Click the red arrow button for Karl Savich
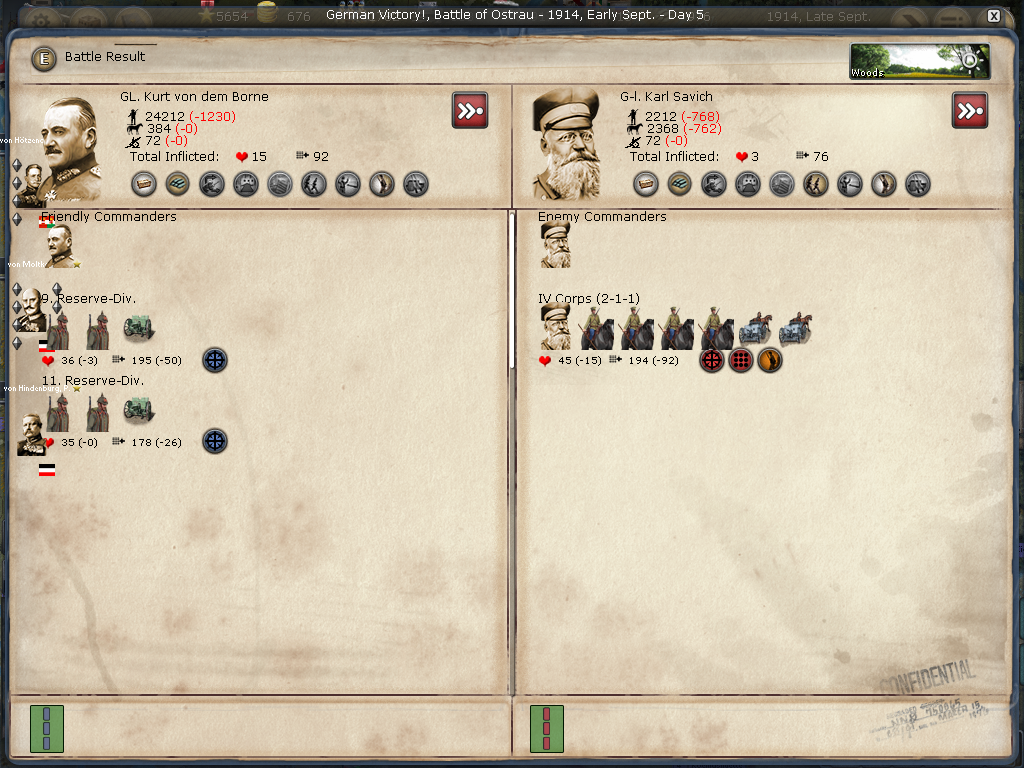 click(x=970, y=110)
